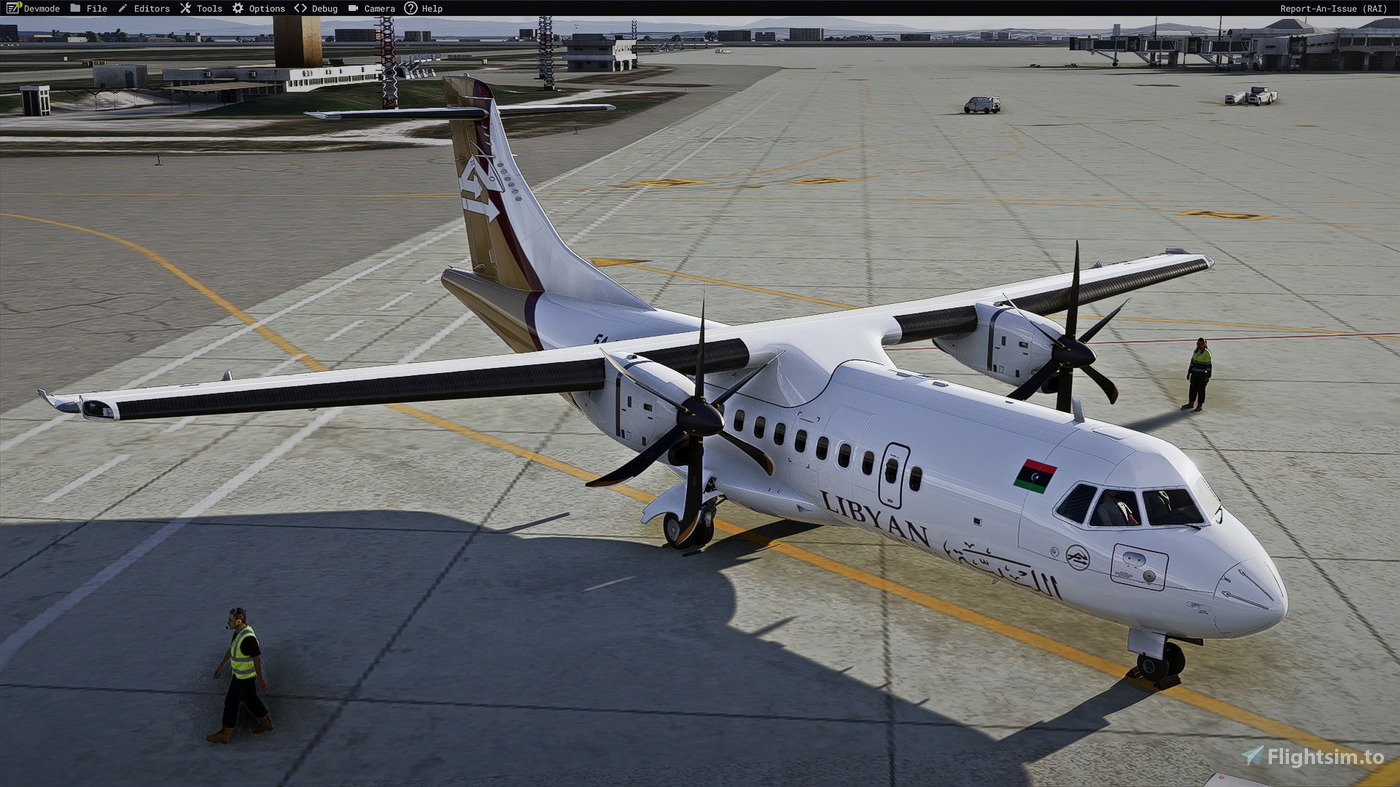Image resolution: width=1400 pixels, height=787 pixels.
Task: Select the Camera icon in the devmode bar
Action: (x=354, y=8)
